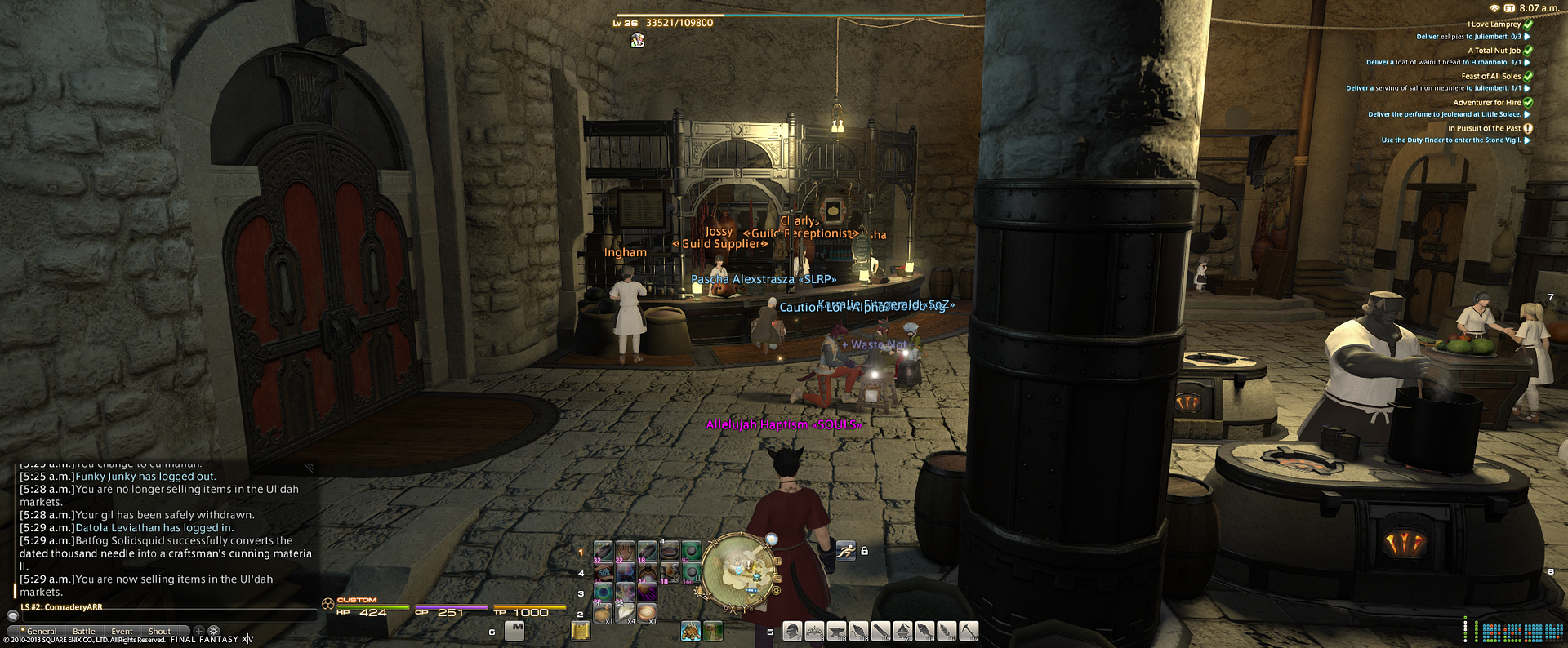Toggle the sprint running-figure action
Screen dimensions: 1568x648
[x=845, y=551]
